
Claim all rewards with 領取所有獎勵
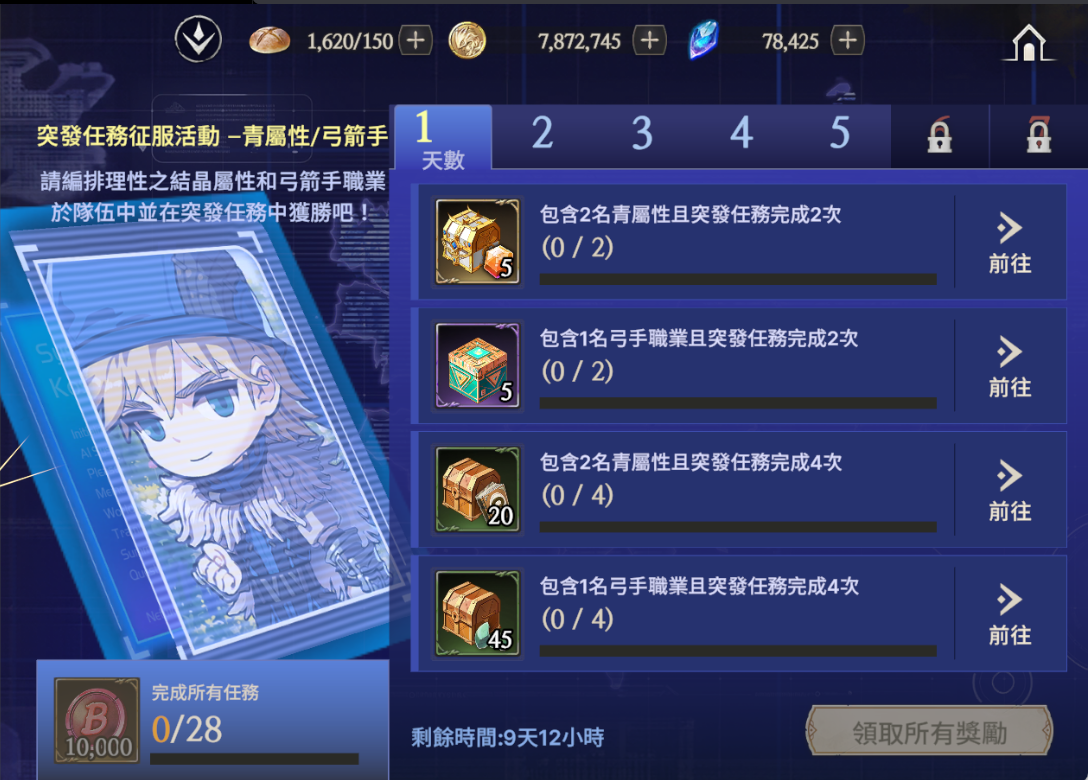[929, 733]
